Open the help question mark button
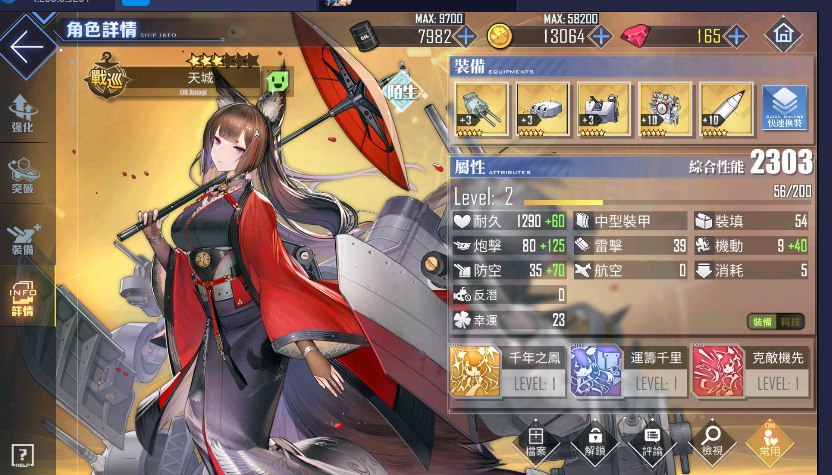Image resolution: width=832 pixels, height=475 pixels. [x=21, y=456]
